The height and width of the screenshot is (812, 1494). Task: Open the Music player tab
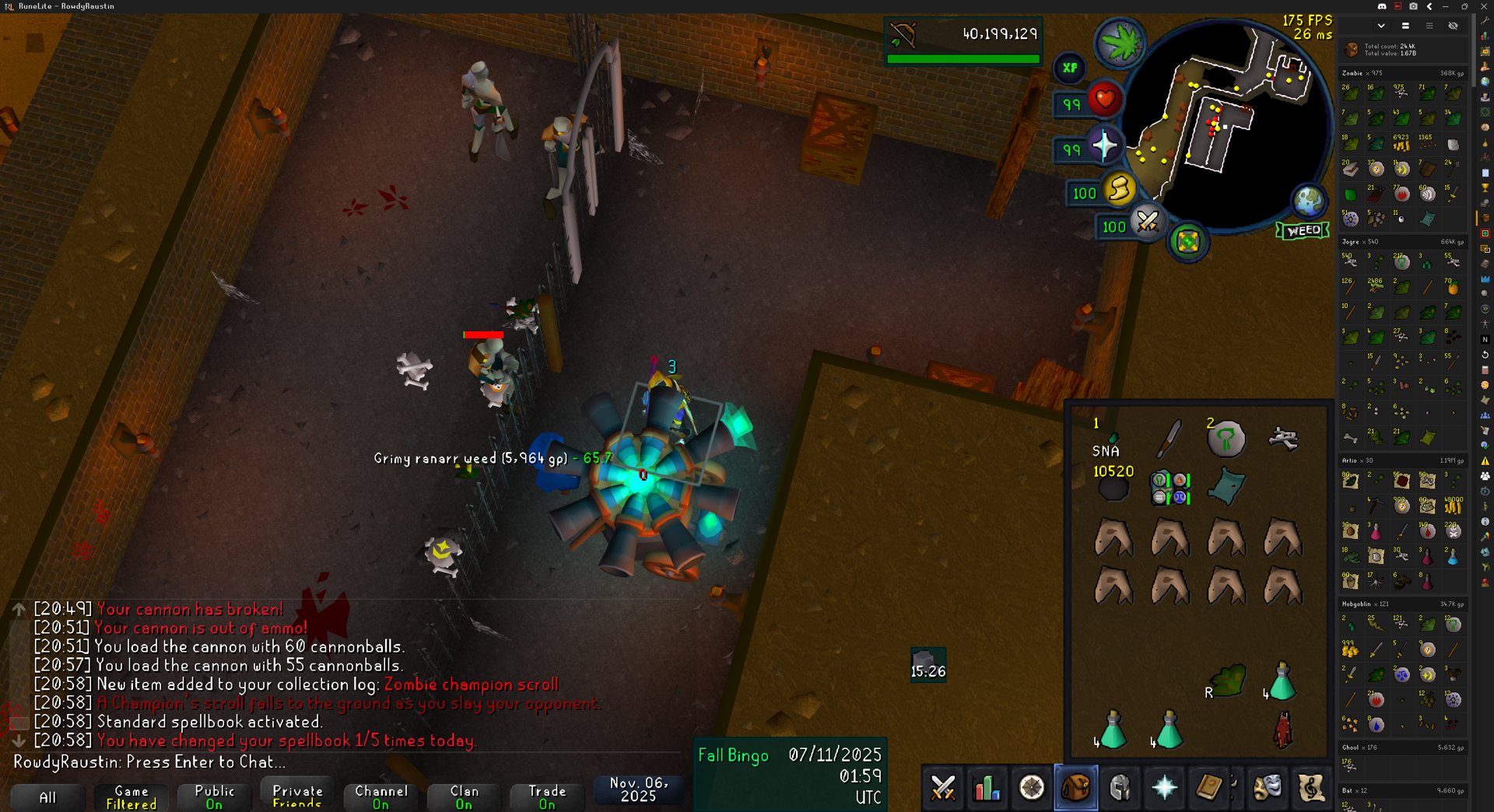[1311, 788]
